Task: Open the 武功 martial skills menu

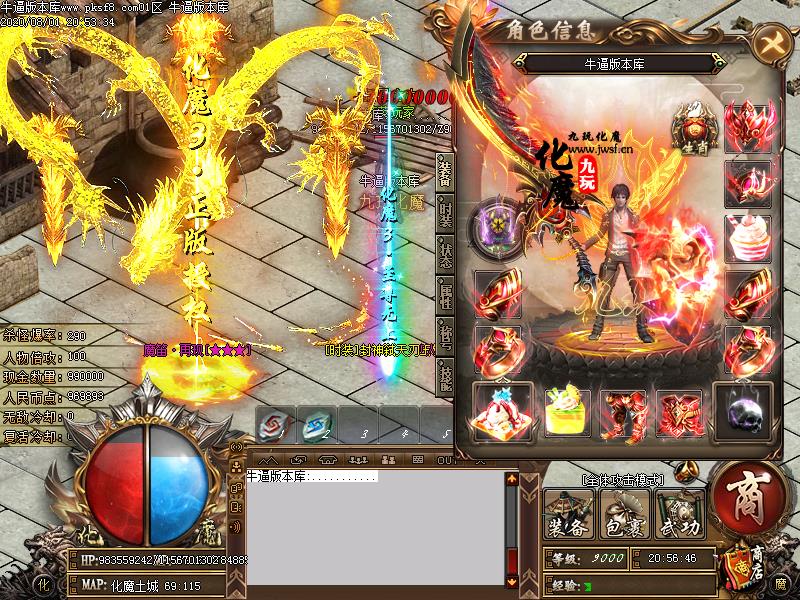Action: pyautogui.click(x=680, y=515)
